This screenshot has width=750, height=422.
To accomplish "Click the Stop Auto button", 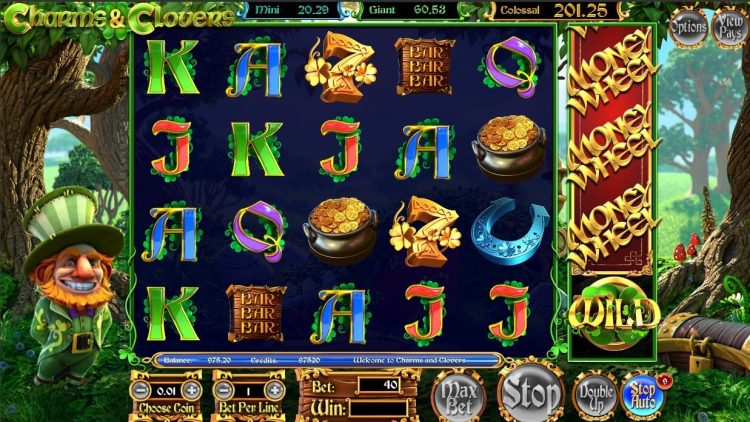I will point(641,392).
